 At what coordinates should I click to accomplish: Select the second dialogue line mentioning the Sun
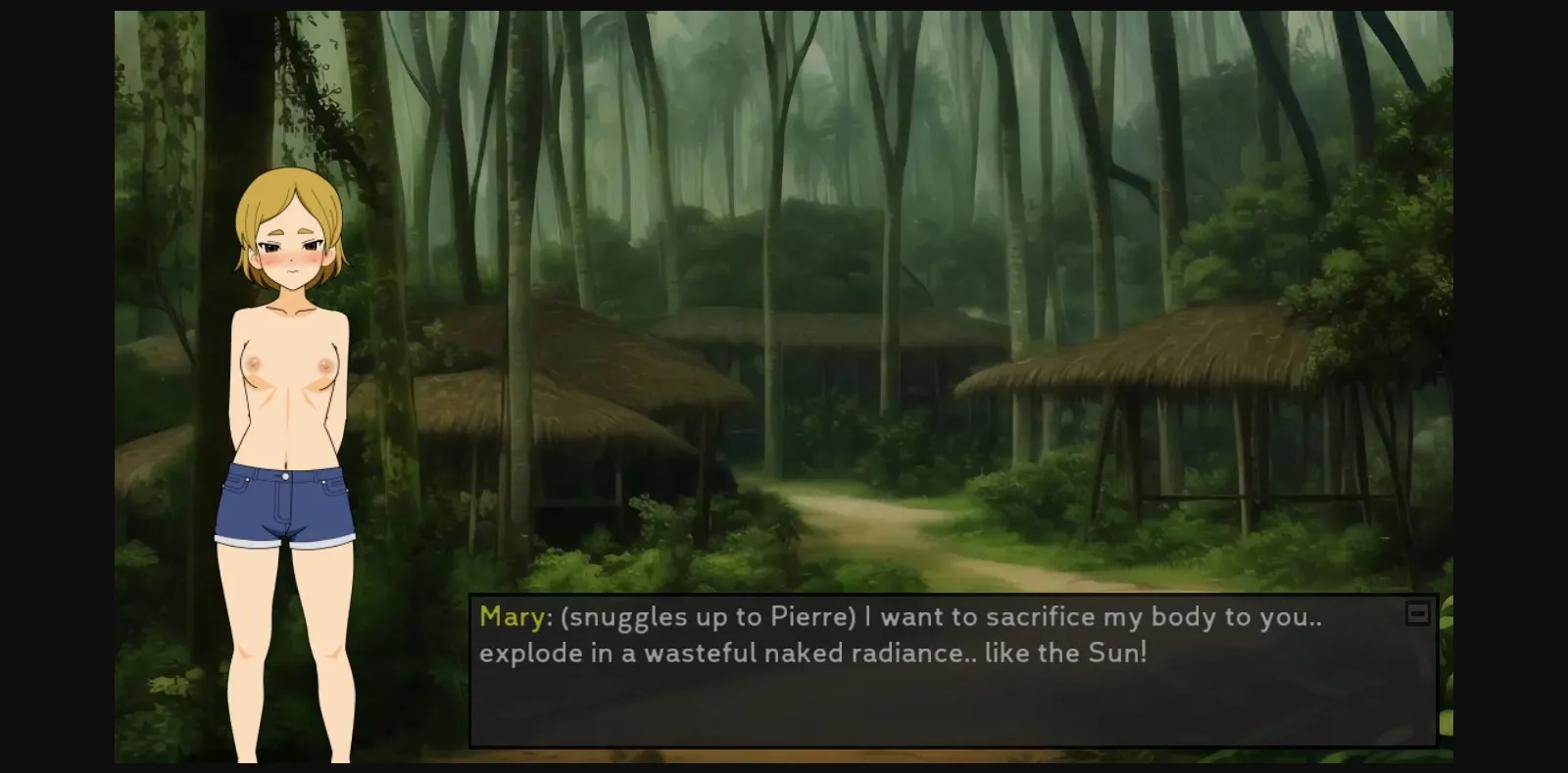tap(813, 653)
